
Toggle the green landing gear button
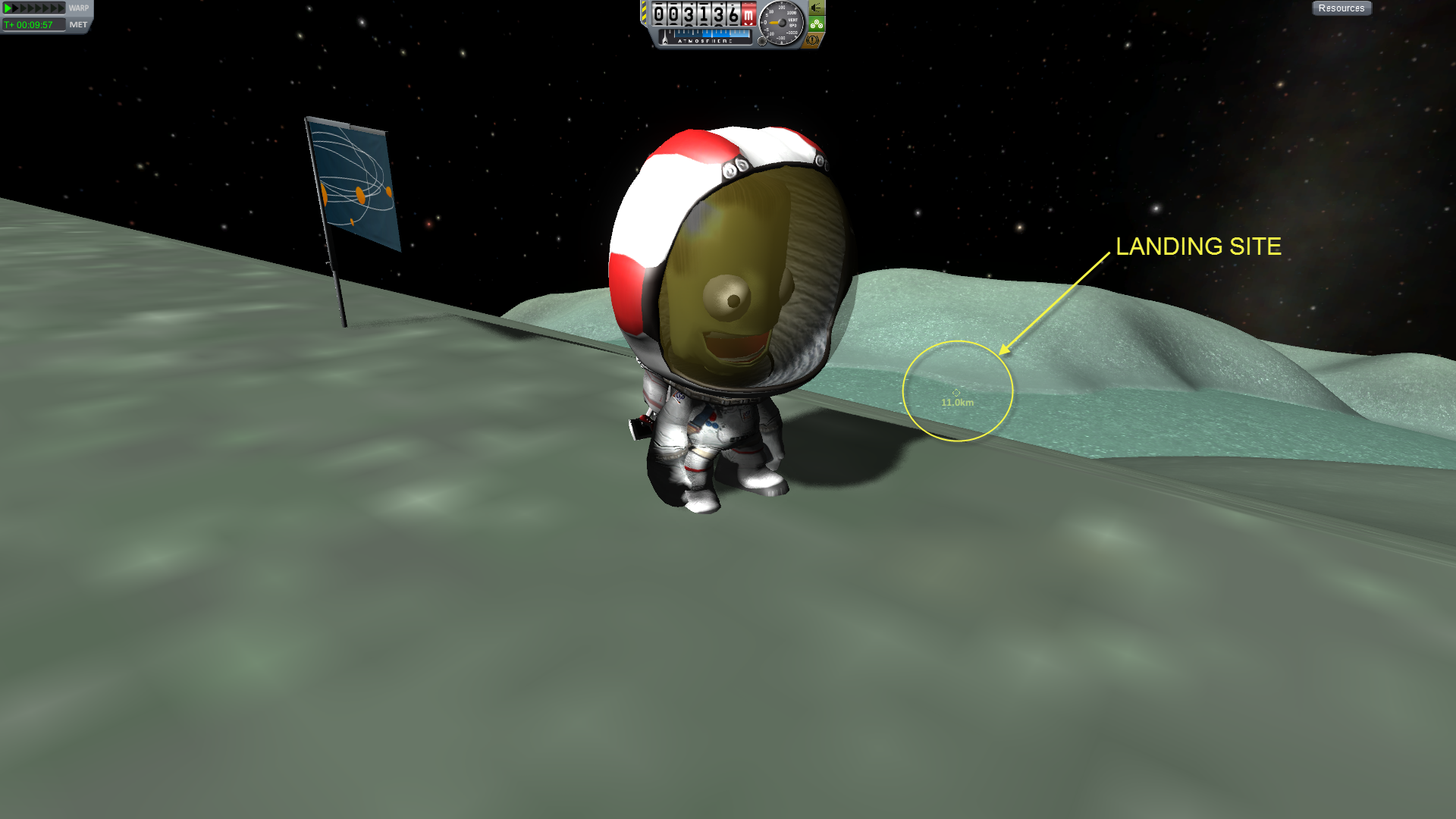(816, 24)
